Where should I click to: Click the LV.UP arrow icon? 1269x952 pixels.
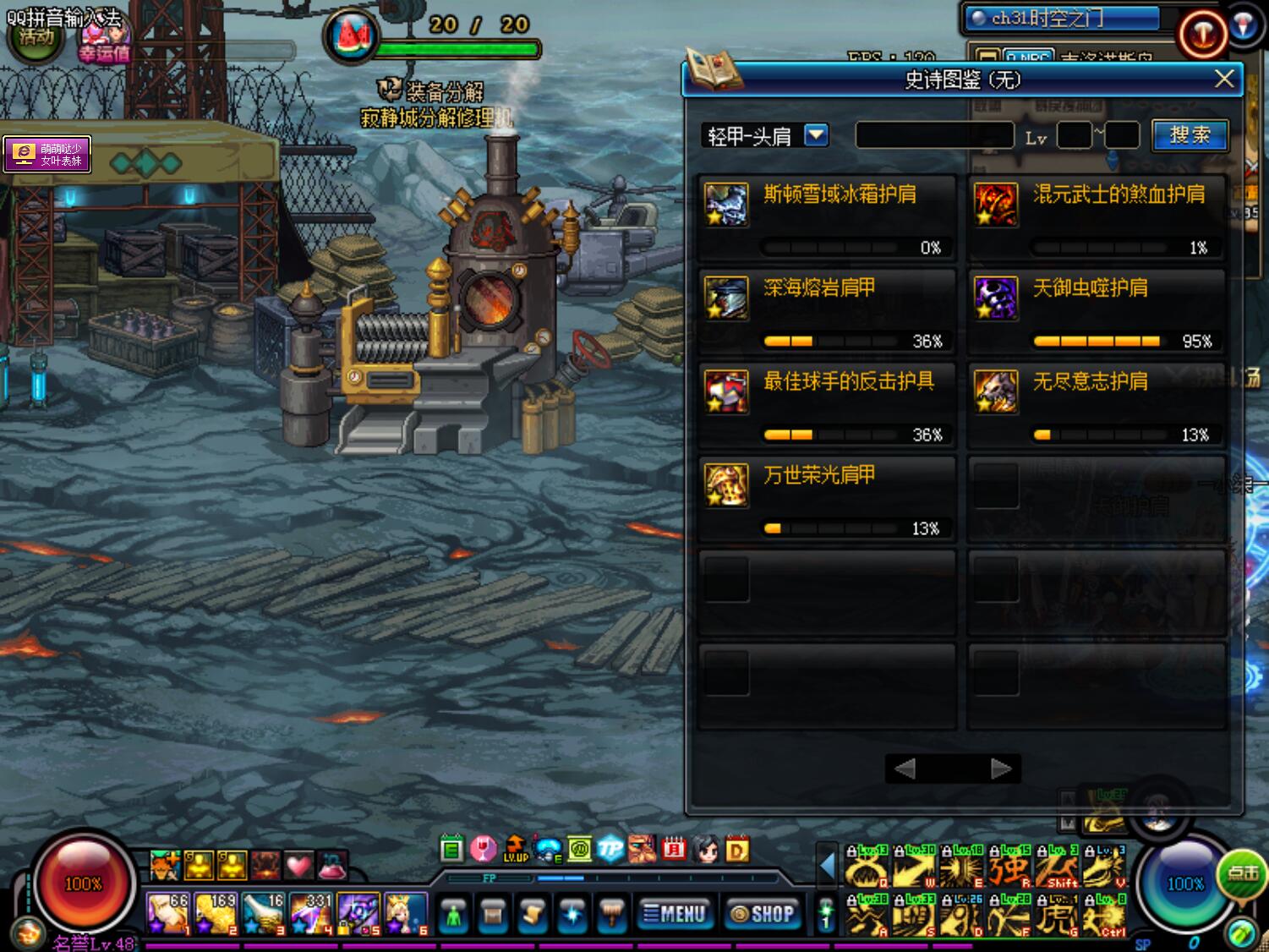coord(515,848)
